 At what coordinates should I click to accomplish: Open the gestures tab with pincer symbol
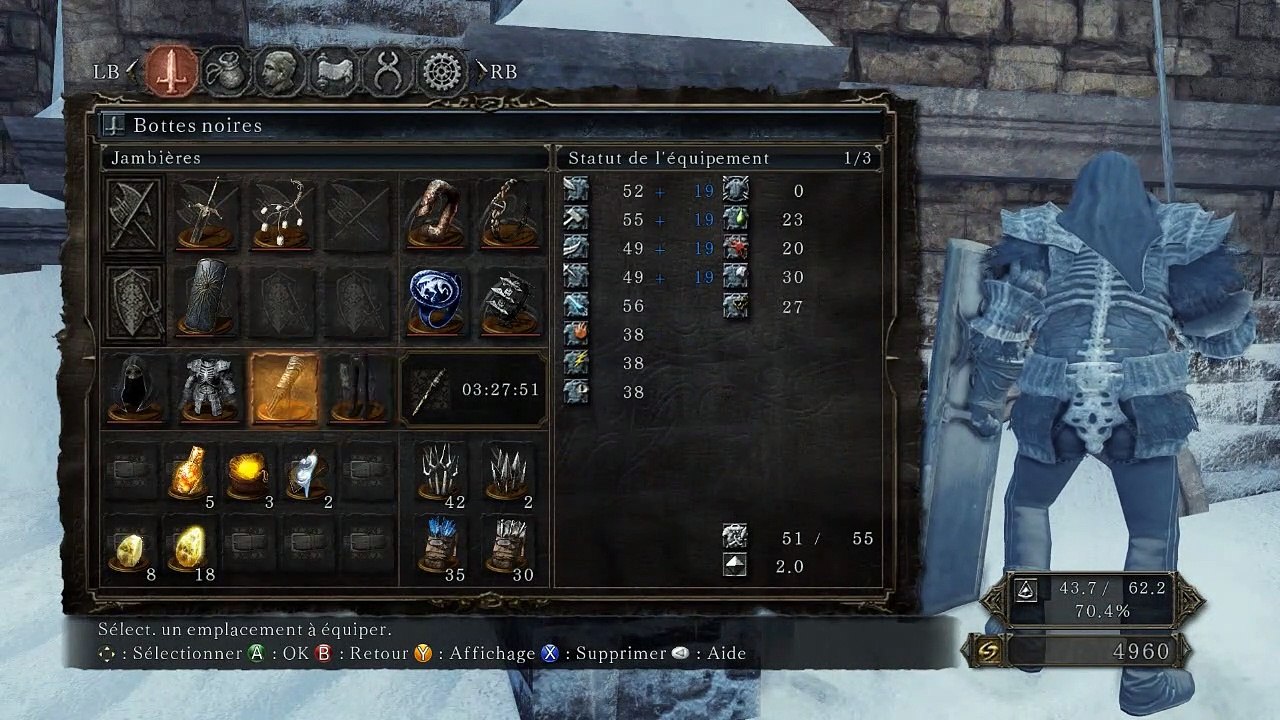coord(388,71)
